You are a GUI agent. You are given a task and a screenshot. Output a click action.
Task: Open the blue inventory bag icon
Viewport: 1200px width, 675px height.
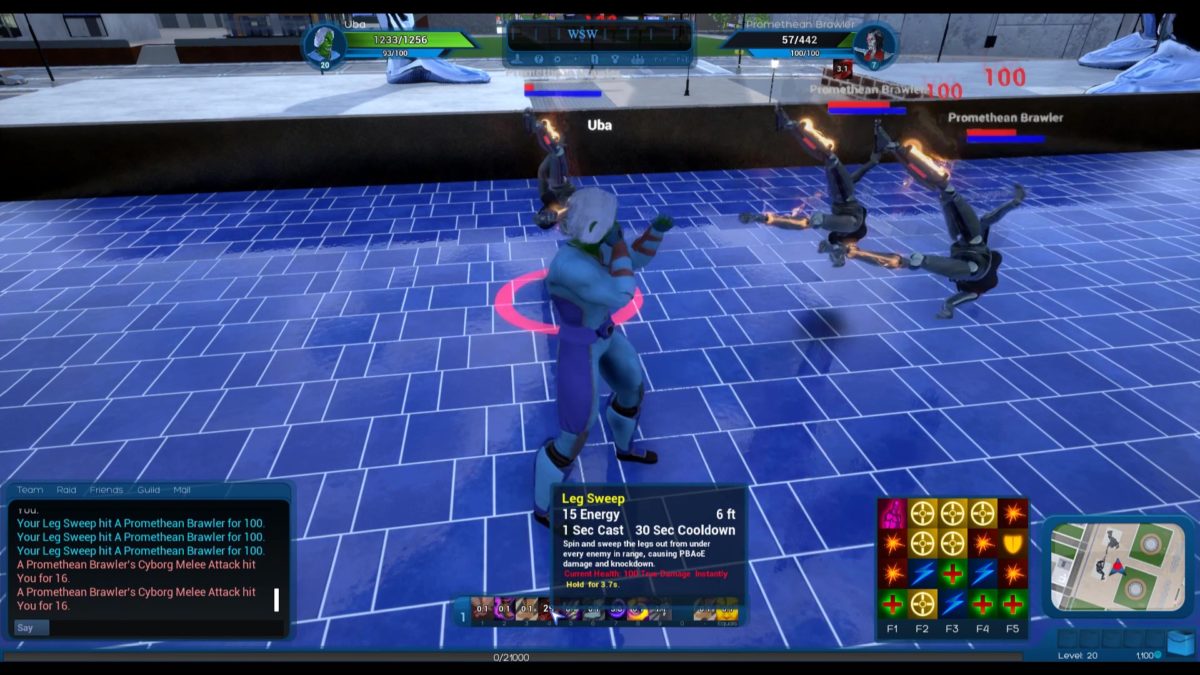pos(1180,641)
